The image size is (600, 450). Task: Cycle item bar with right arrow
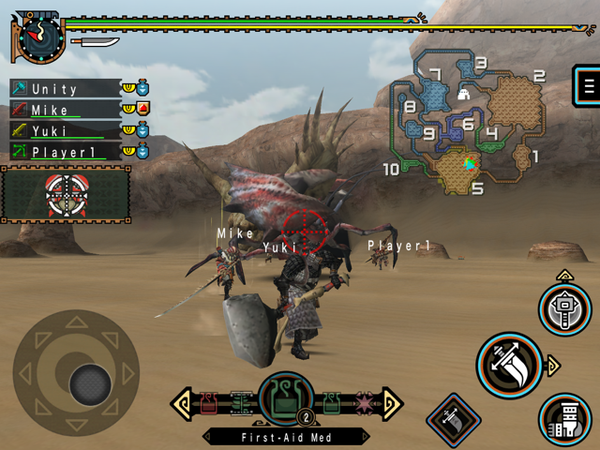[x=390, y=402]
